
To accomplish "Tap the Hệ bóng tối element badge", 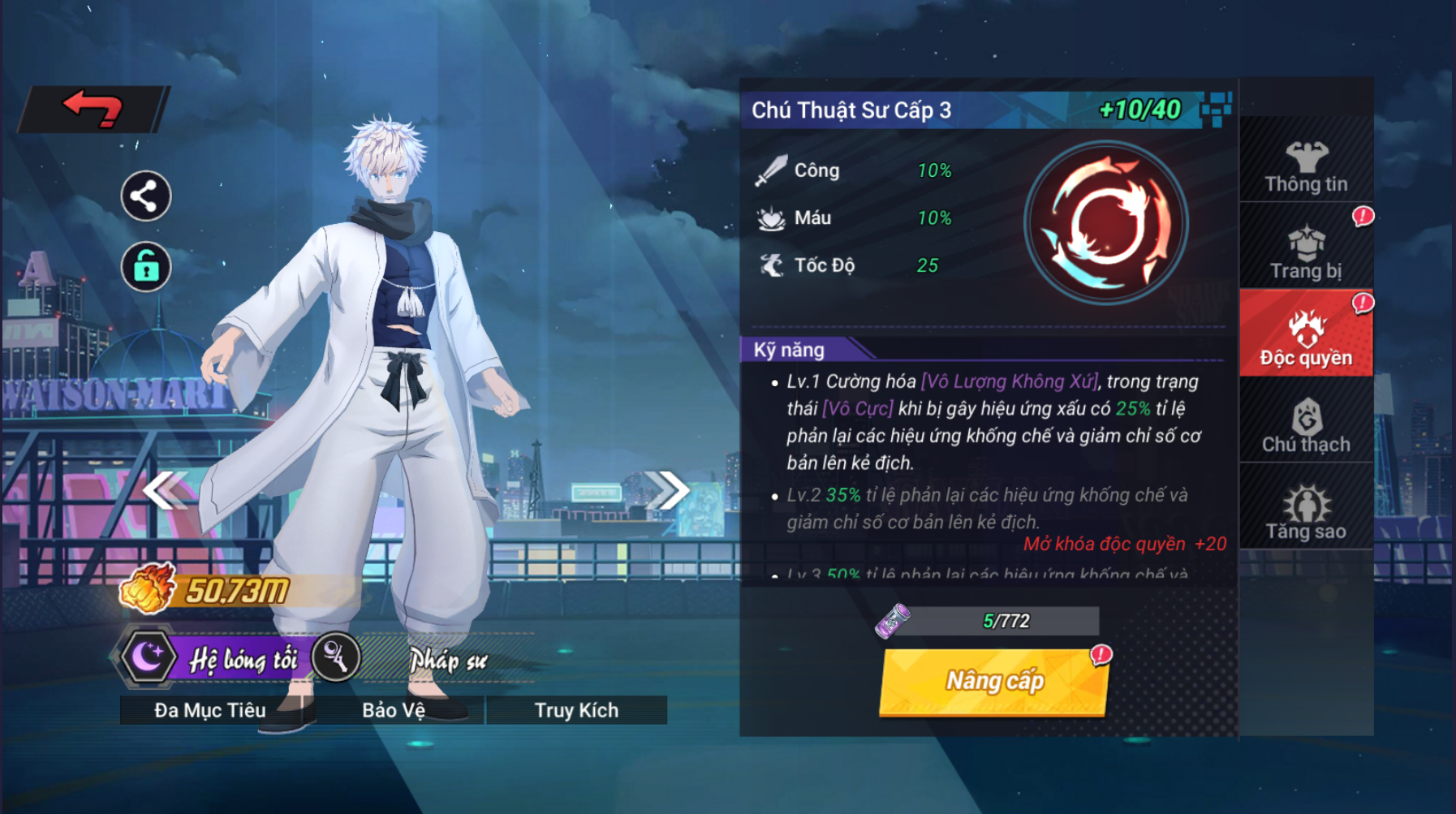I will pyautogui.click(x=213, y=658).
